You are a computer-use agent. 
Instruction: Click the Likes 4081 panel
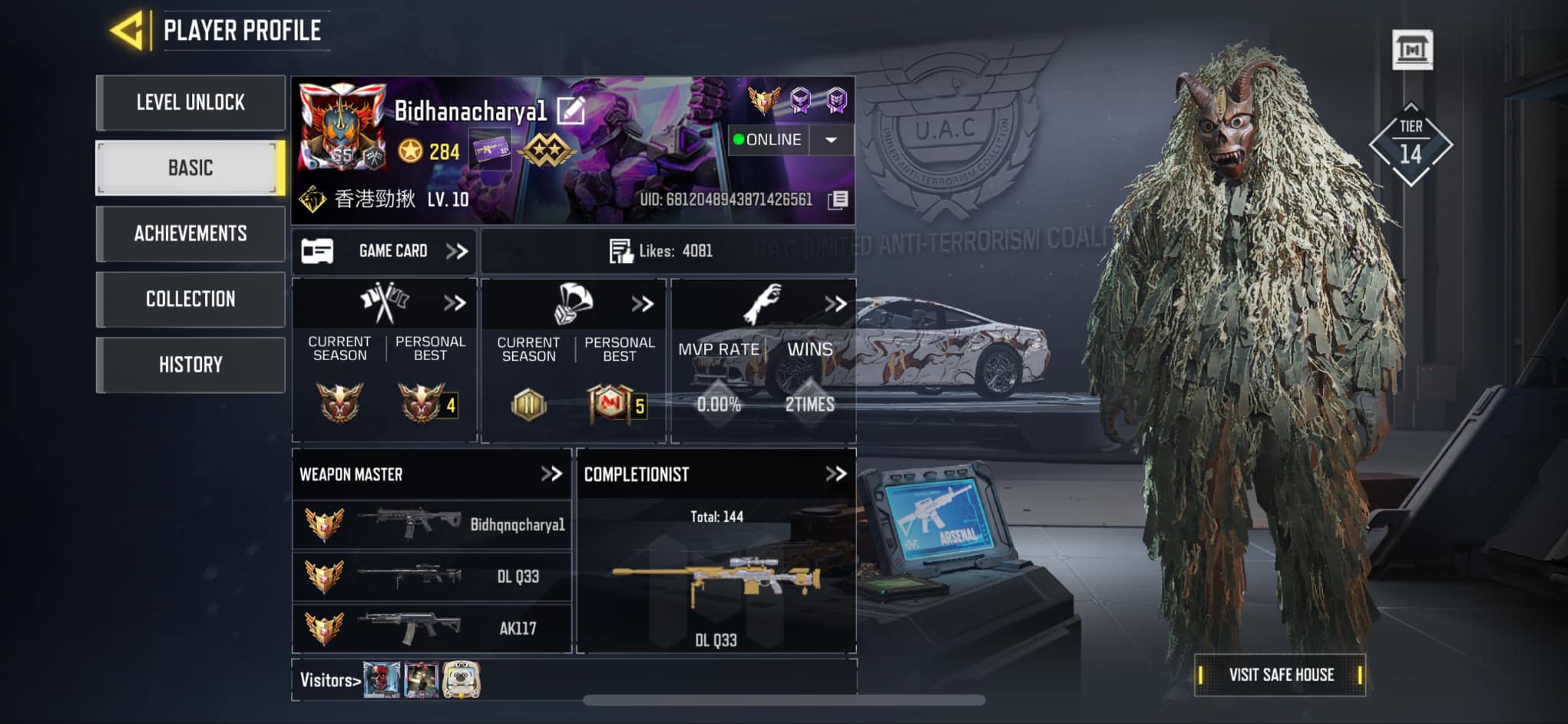667,251
